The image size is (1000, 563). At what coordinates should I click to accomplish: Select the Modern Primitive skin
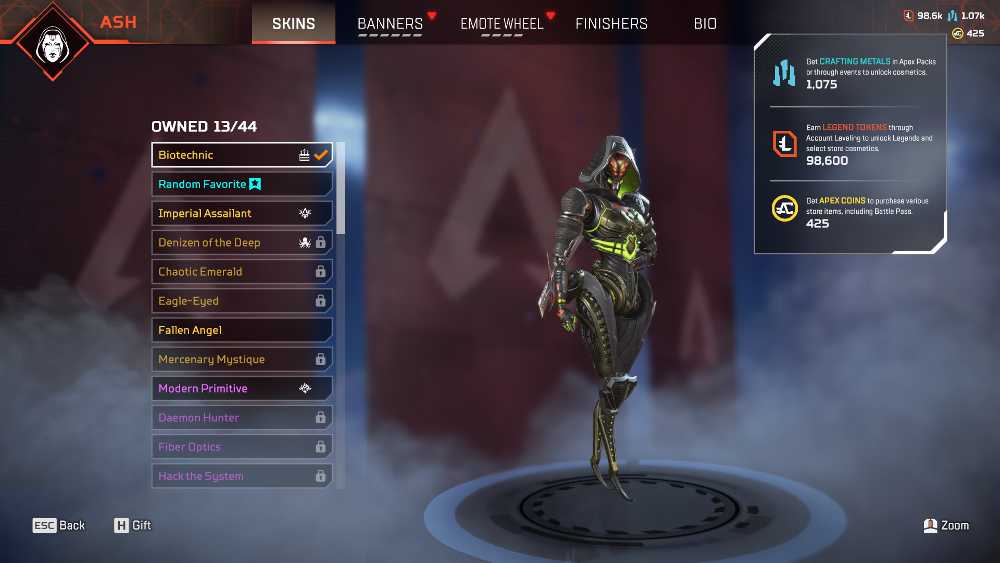tap(242, 388)
